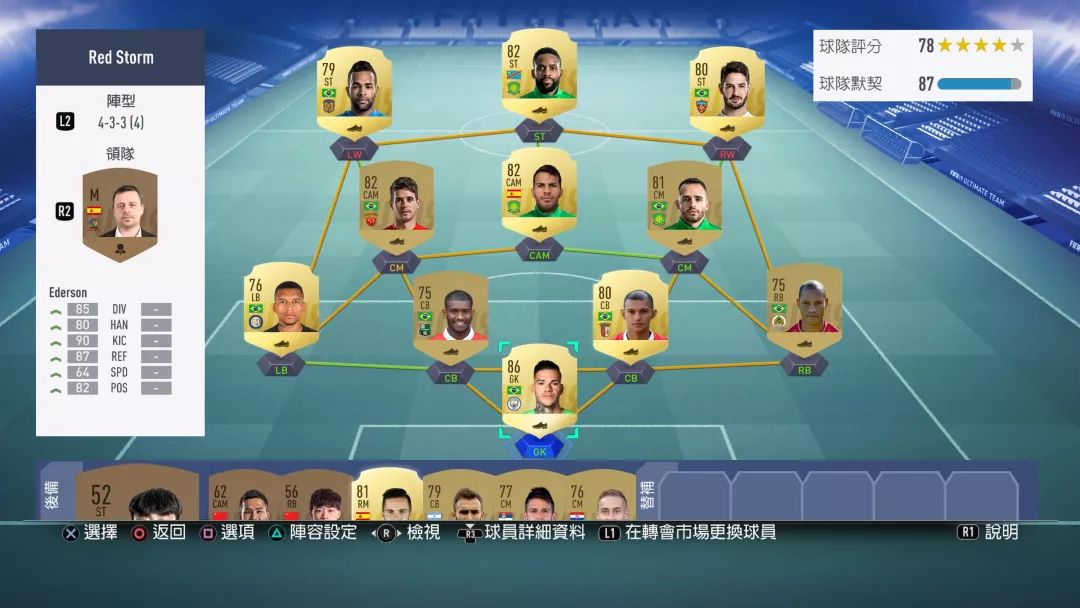Choose the 80-rated card at right wing

click(728, 87)
